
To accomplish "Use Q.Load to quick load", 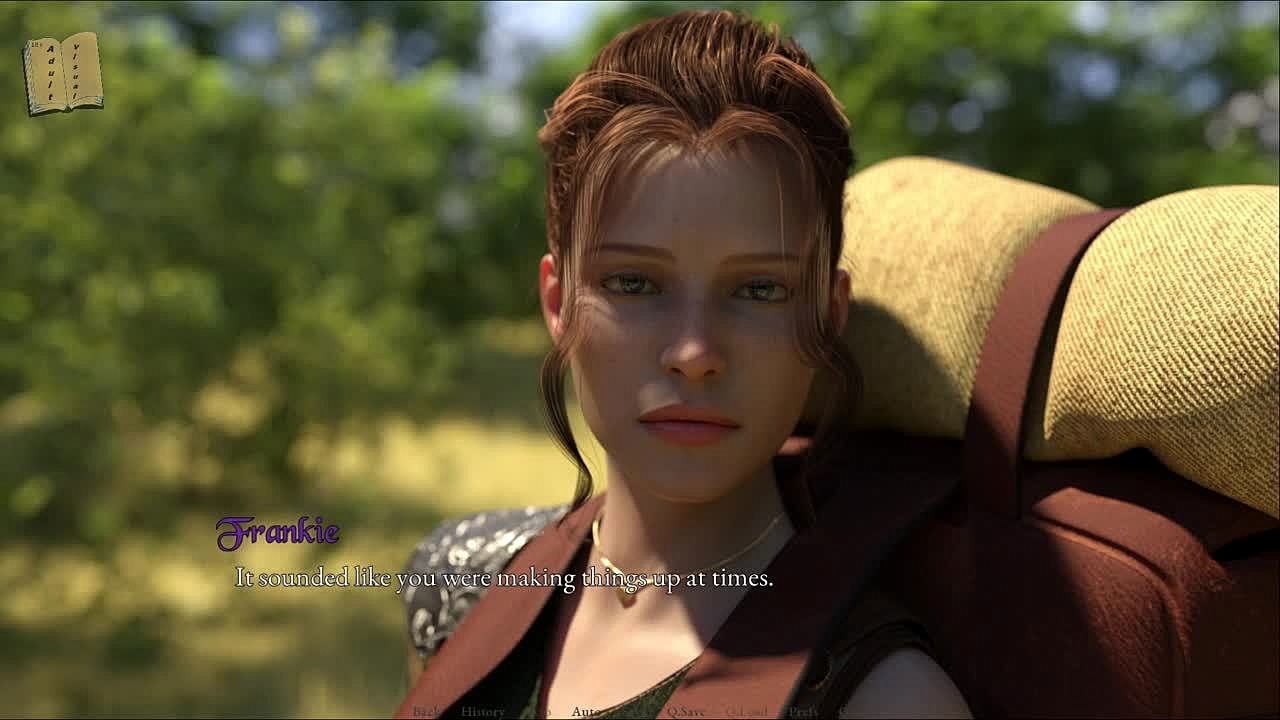I will point(746,712).
